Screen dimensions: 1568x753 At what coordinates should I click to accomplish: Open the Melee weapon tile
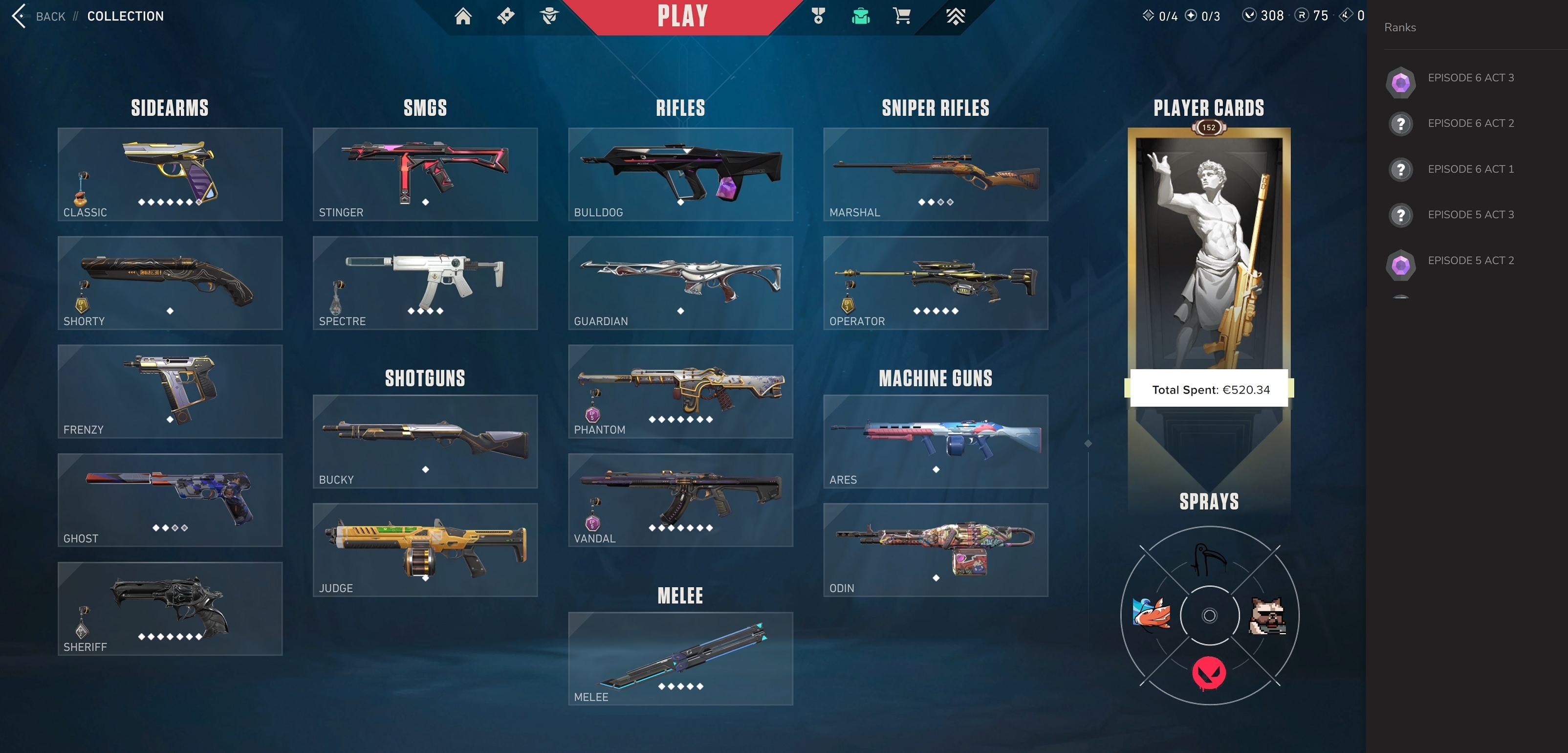(x=680, y=659)
